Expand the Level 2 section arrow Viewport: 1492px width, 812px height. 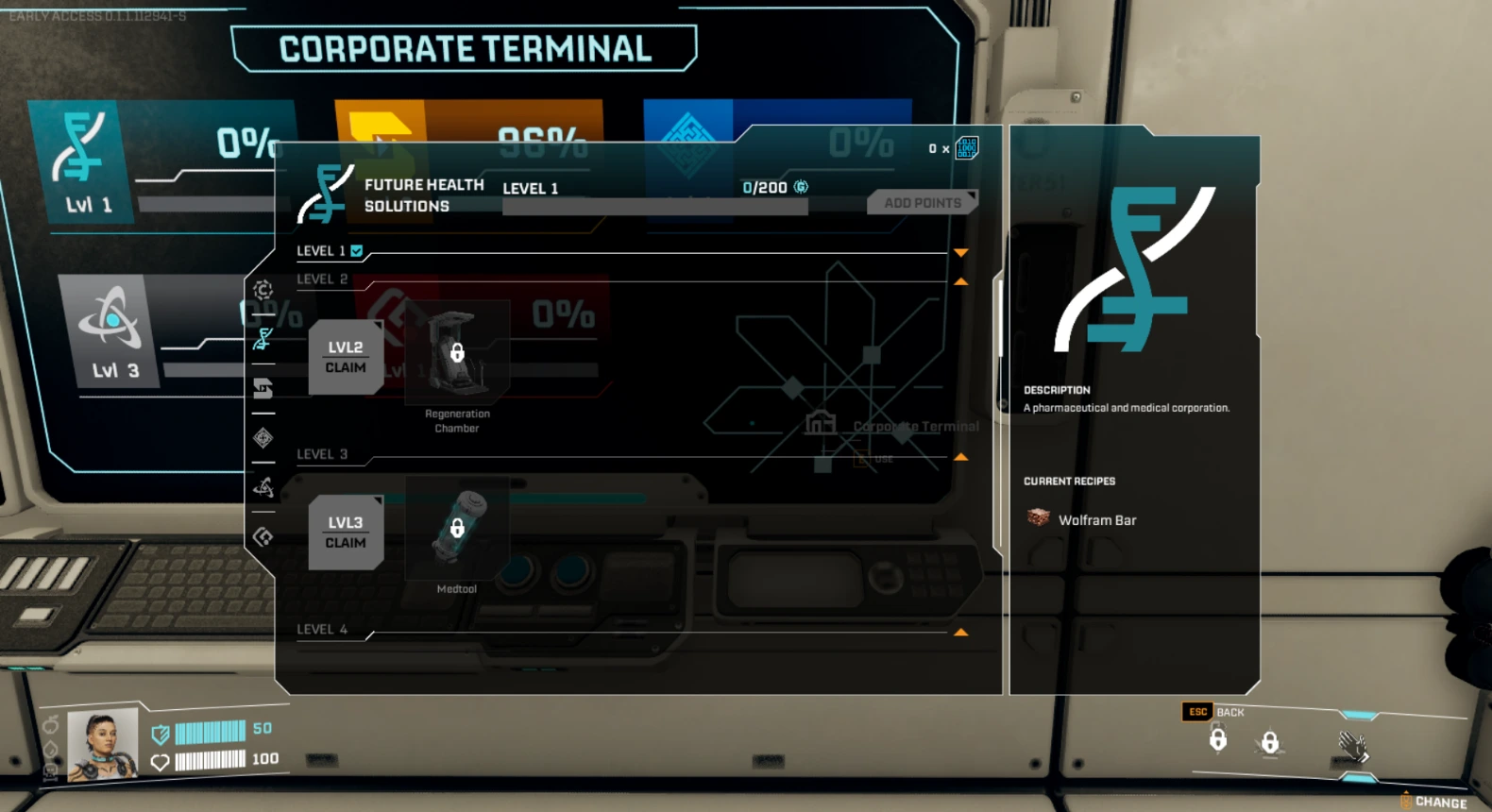pos(961,280)
